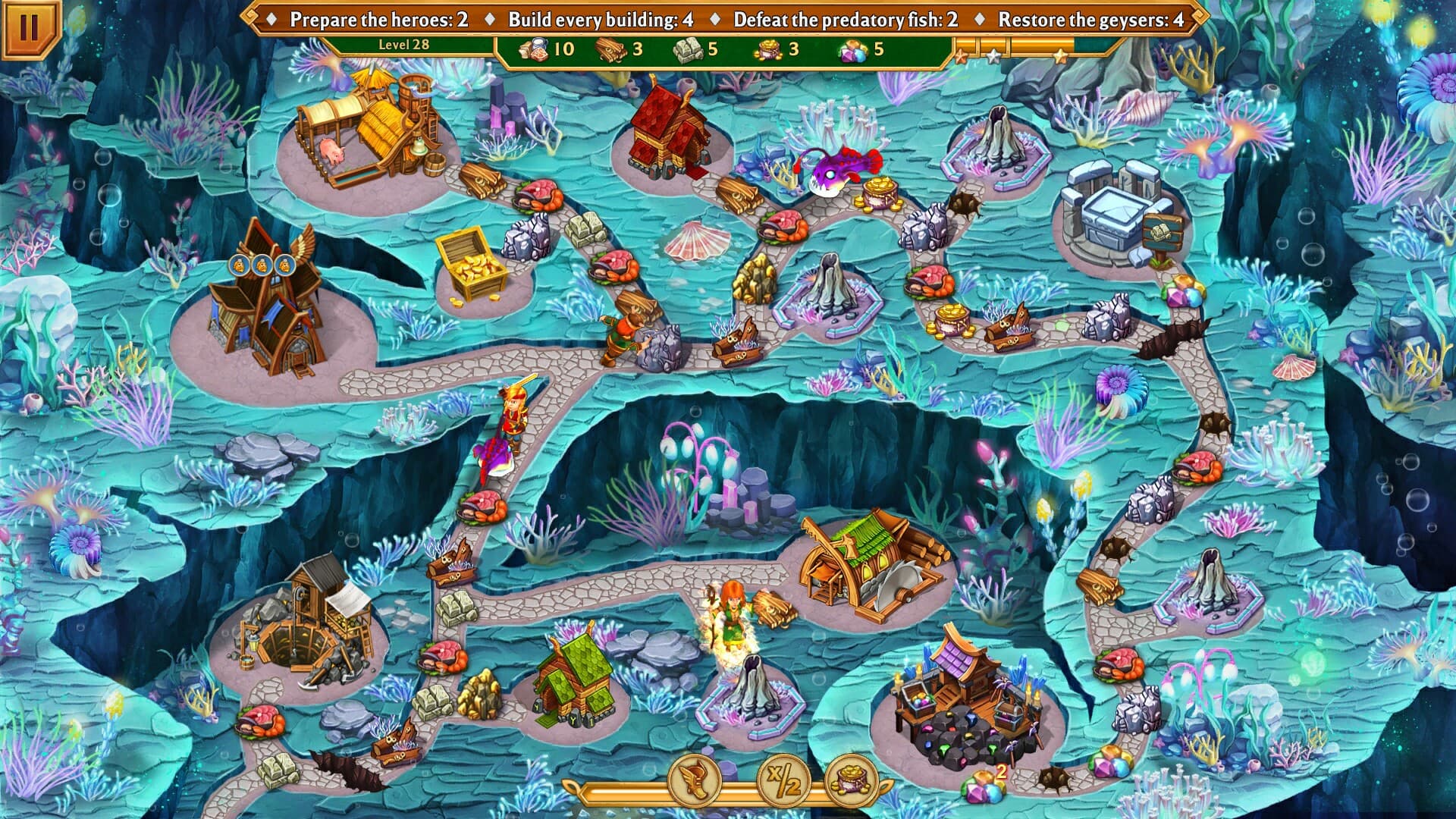View the Level 28 label
The height and width of the screenshot is (819, 1456).
[403, 45]
